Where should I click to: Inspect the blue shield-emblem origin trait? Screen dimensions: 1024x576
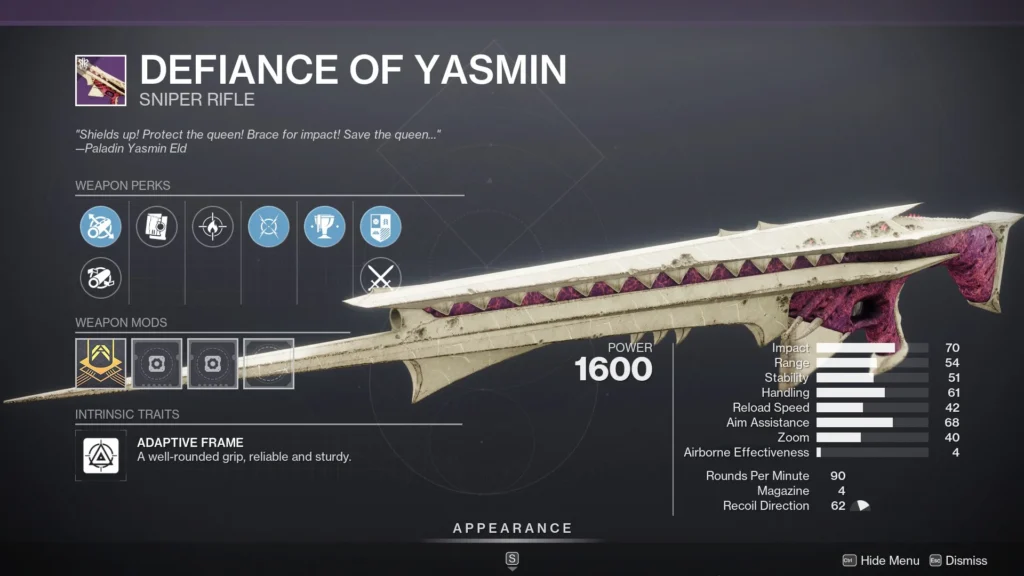pos(380,227)
